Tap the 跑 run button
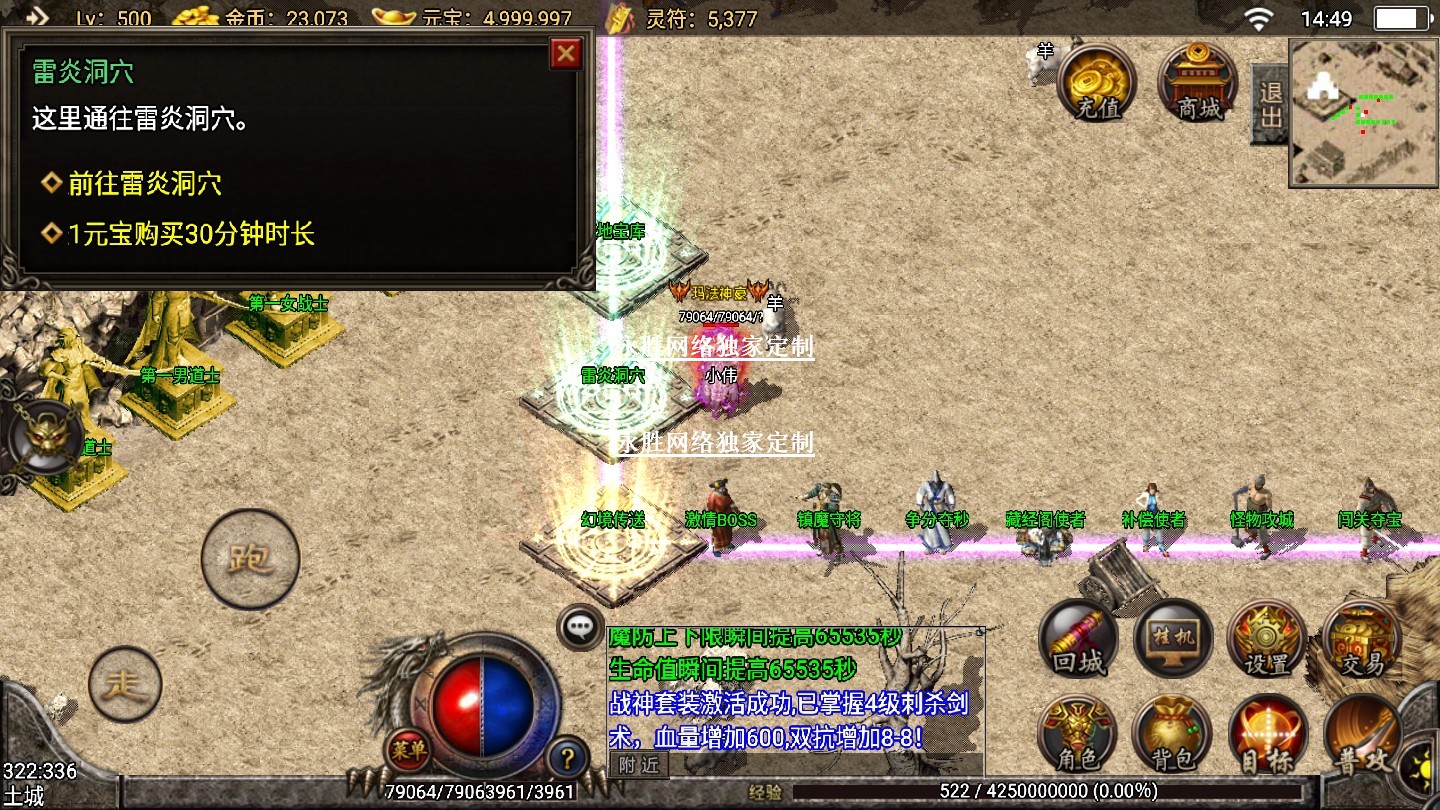The image size is (1440, 810). click(250, 558)
